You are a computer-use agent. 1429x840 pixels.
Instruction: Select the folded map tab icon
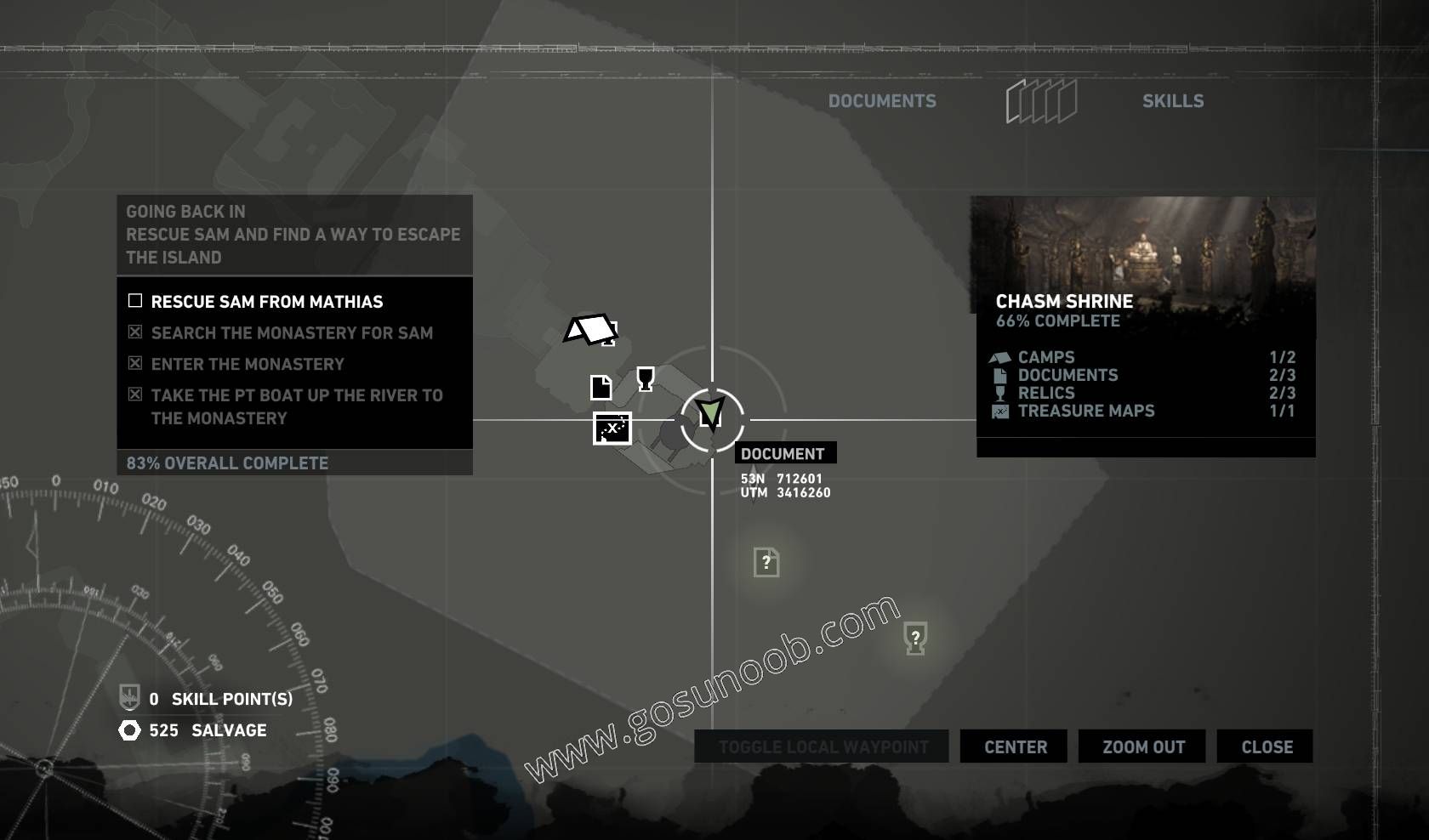pos(1041,102)
